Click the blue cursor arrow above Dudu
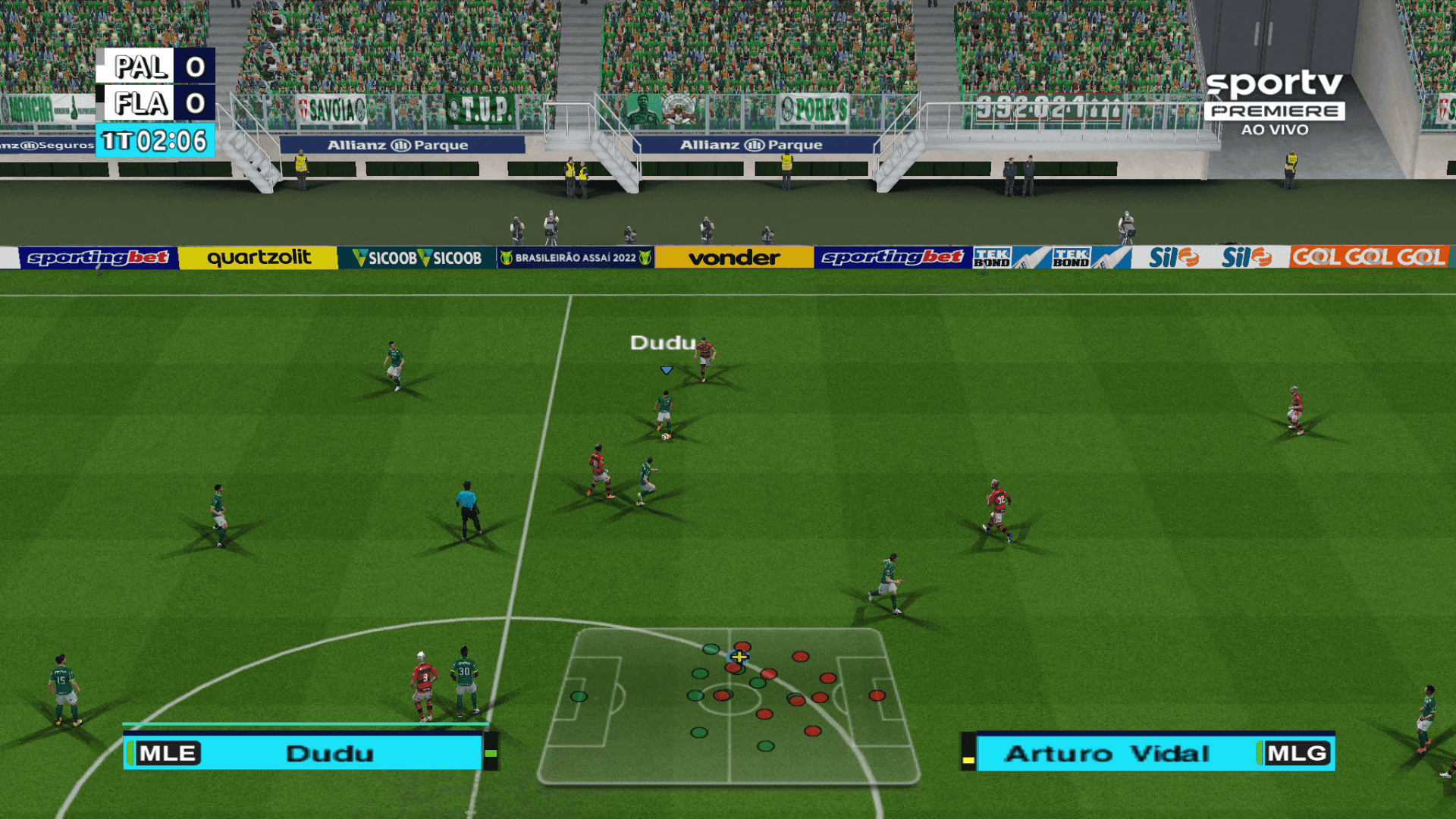This screenshot has width=1456, height=819. pos(665,370)
